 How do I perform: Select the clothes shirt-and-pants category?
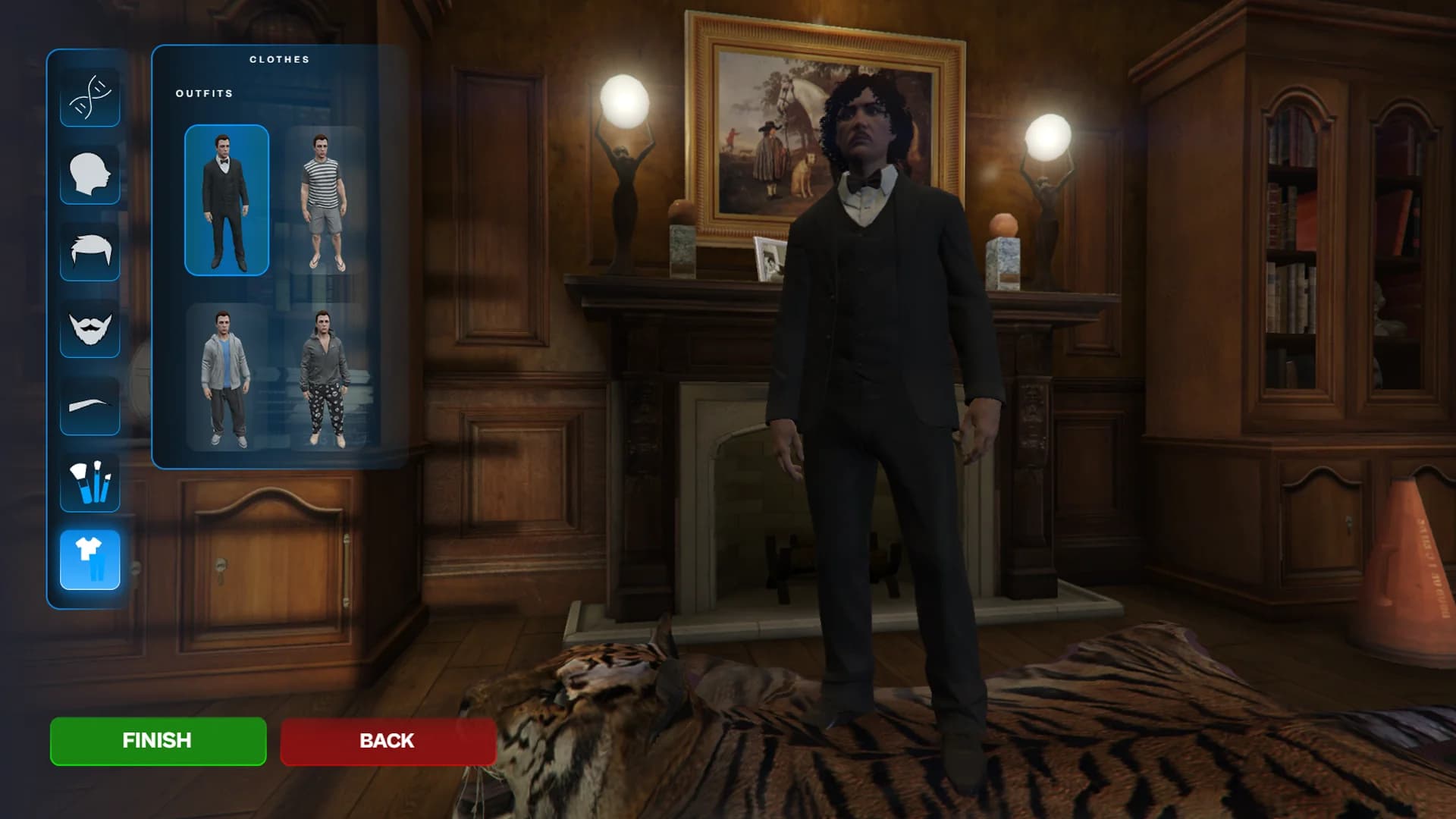pos(90,560)
